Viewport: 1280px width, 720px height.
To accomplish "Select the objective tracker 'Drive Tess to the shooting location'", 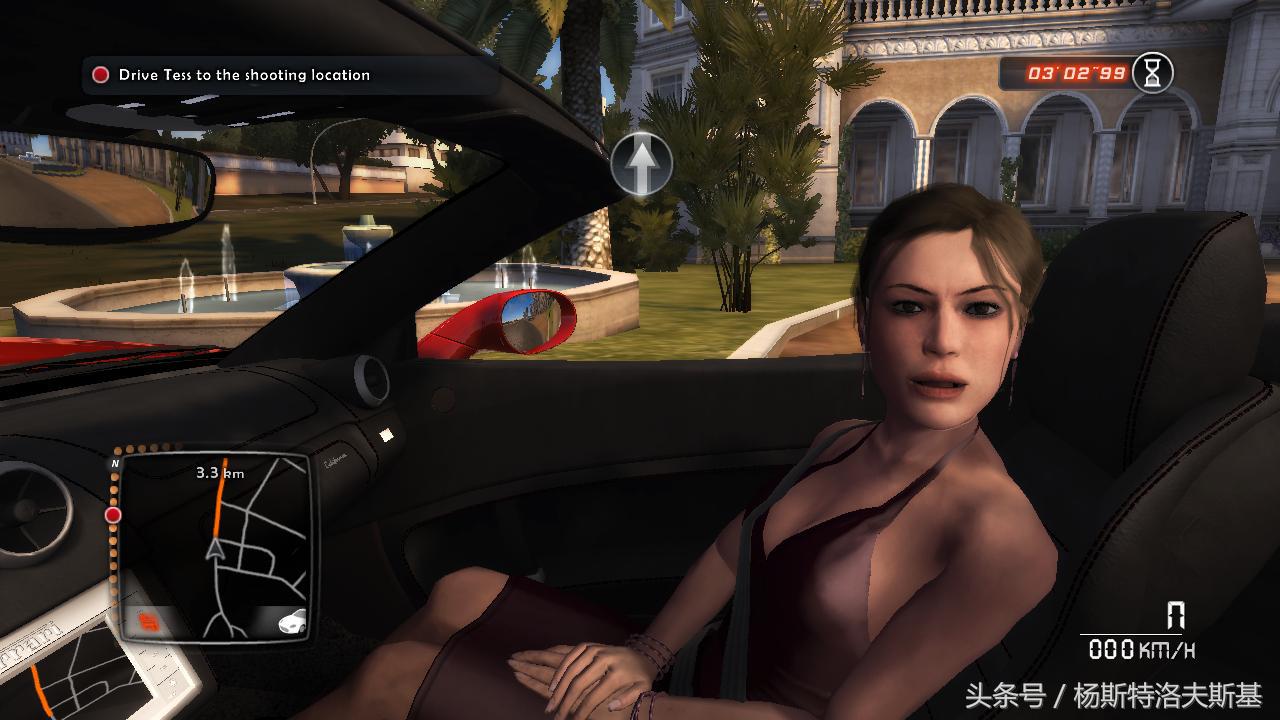I will pyautogui.click(x=244, y=75).
